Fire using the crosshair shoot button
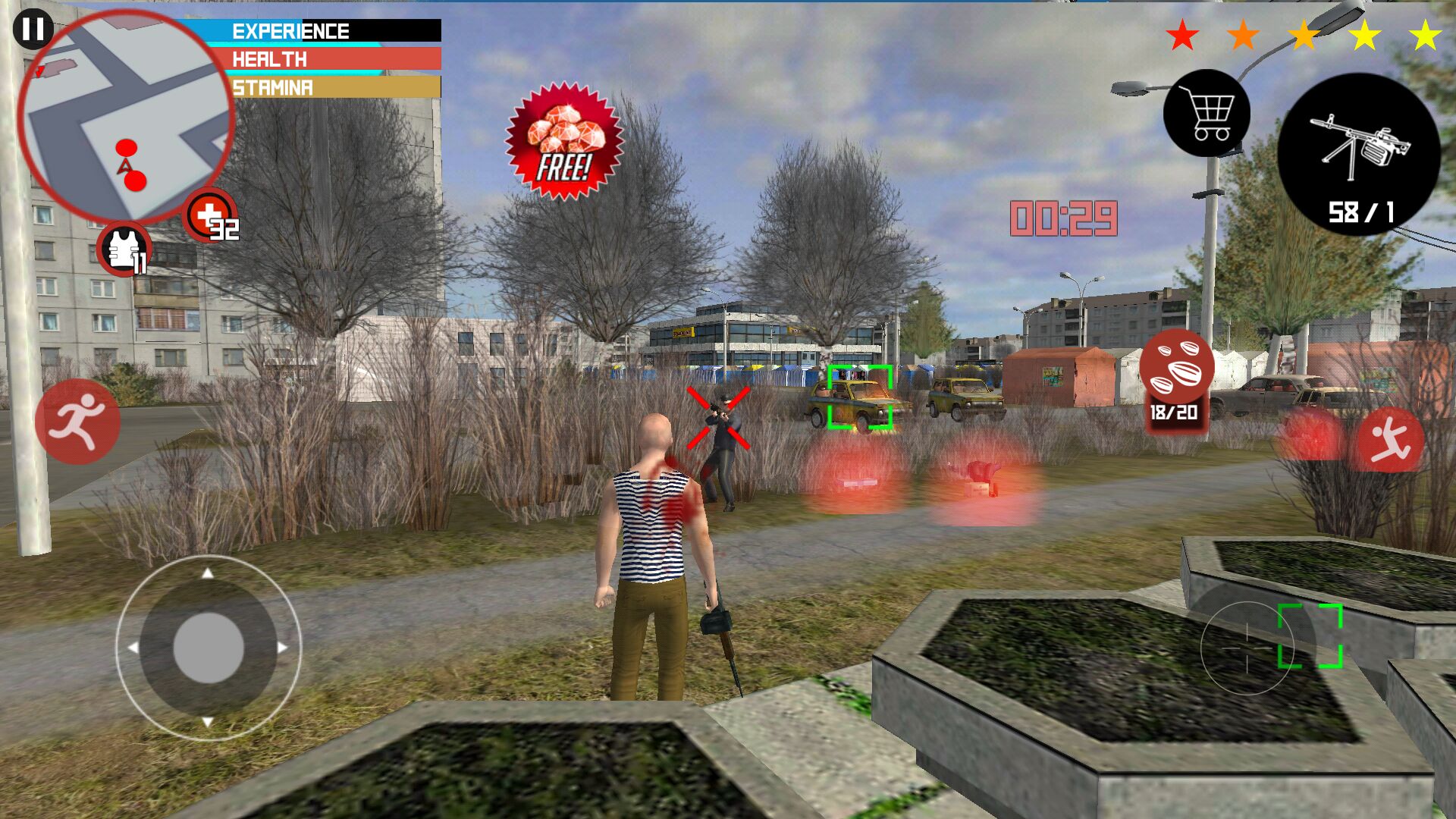Viewport: 1456px width, 819px height. [x=1247, y=648]
